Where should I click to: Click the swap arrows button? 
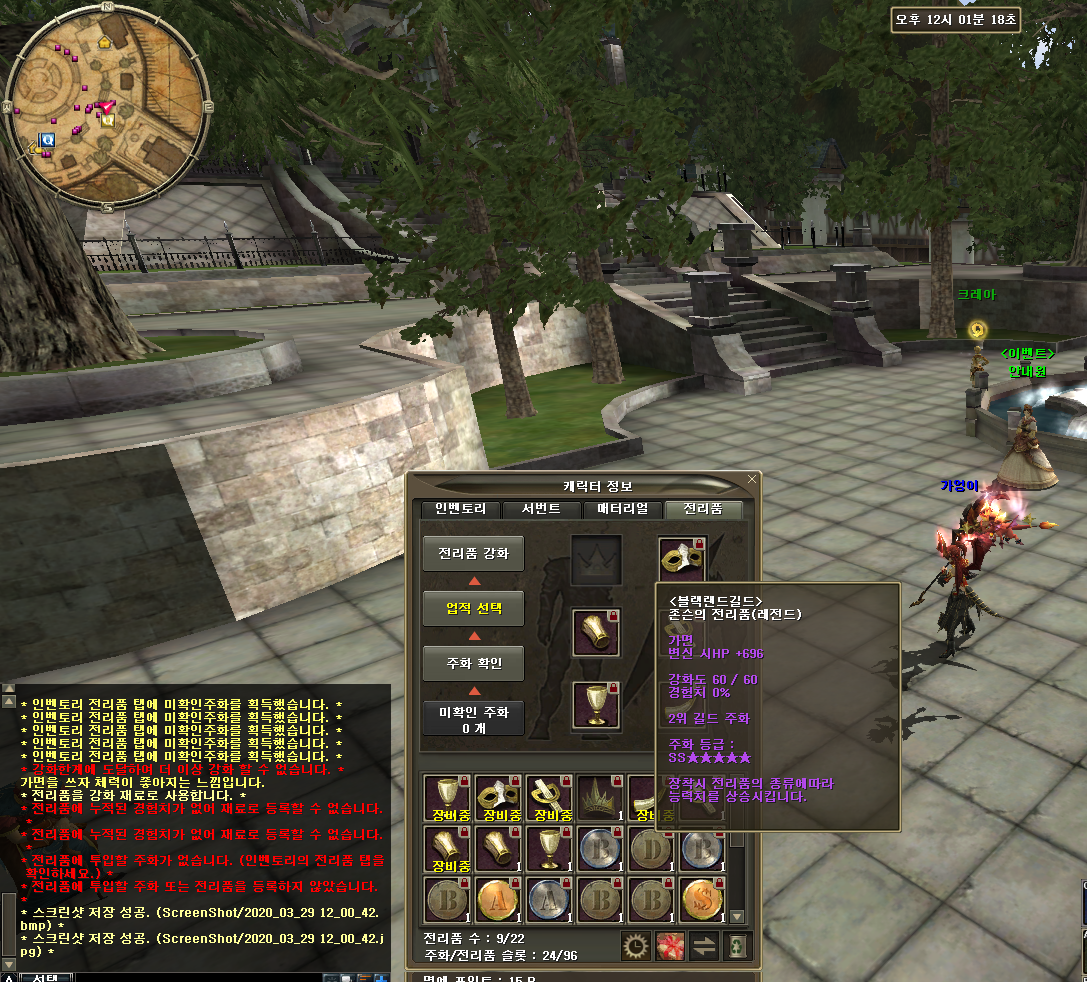pos(704,946)
